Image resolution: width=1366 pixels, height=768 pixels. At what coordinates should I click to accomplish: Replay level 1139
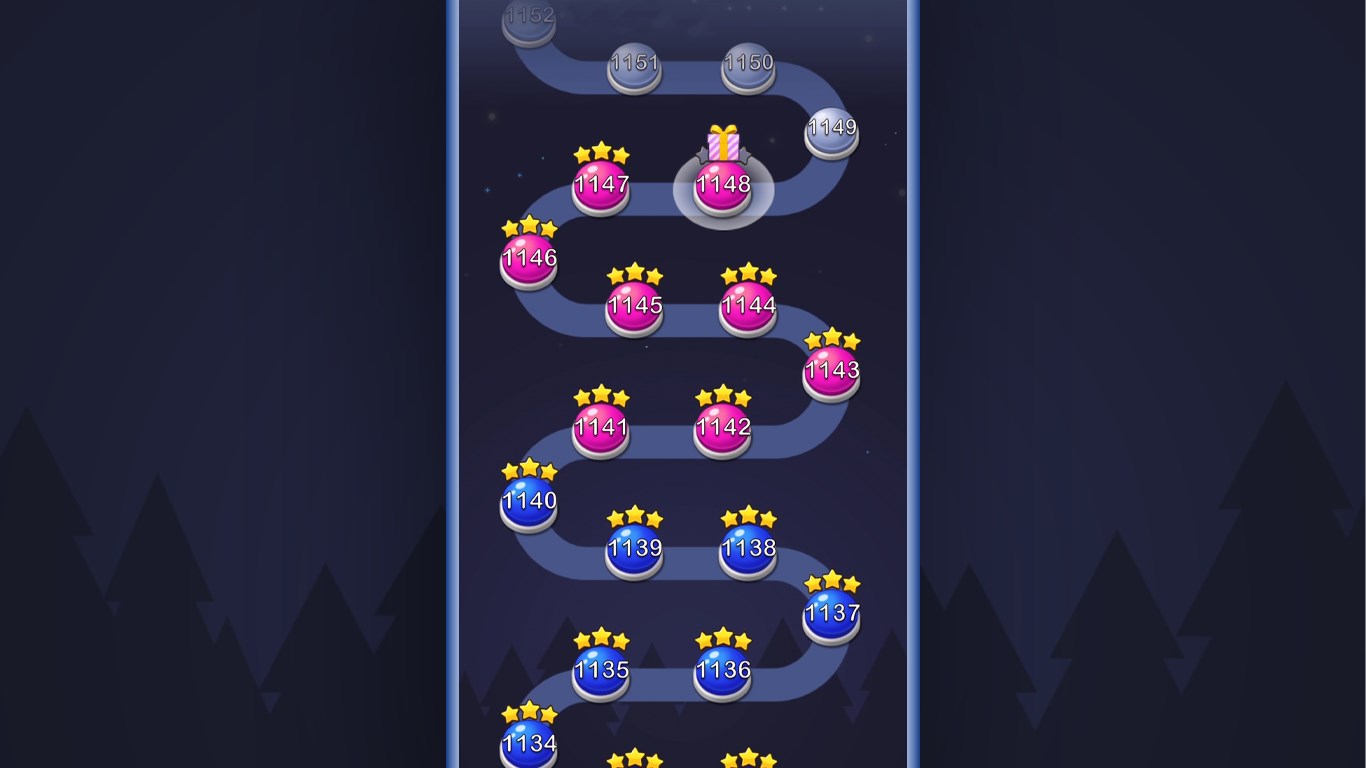pyautogui.click(x=634, y=549)
